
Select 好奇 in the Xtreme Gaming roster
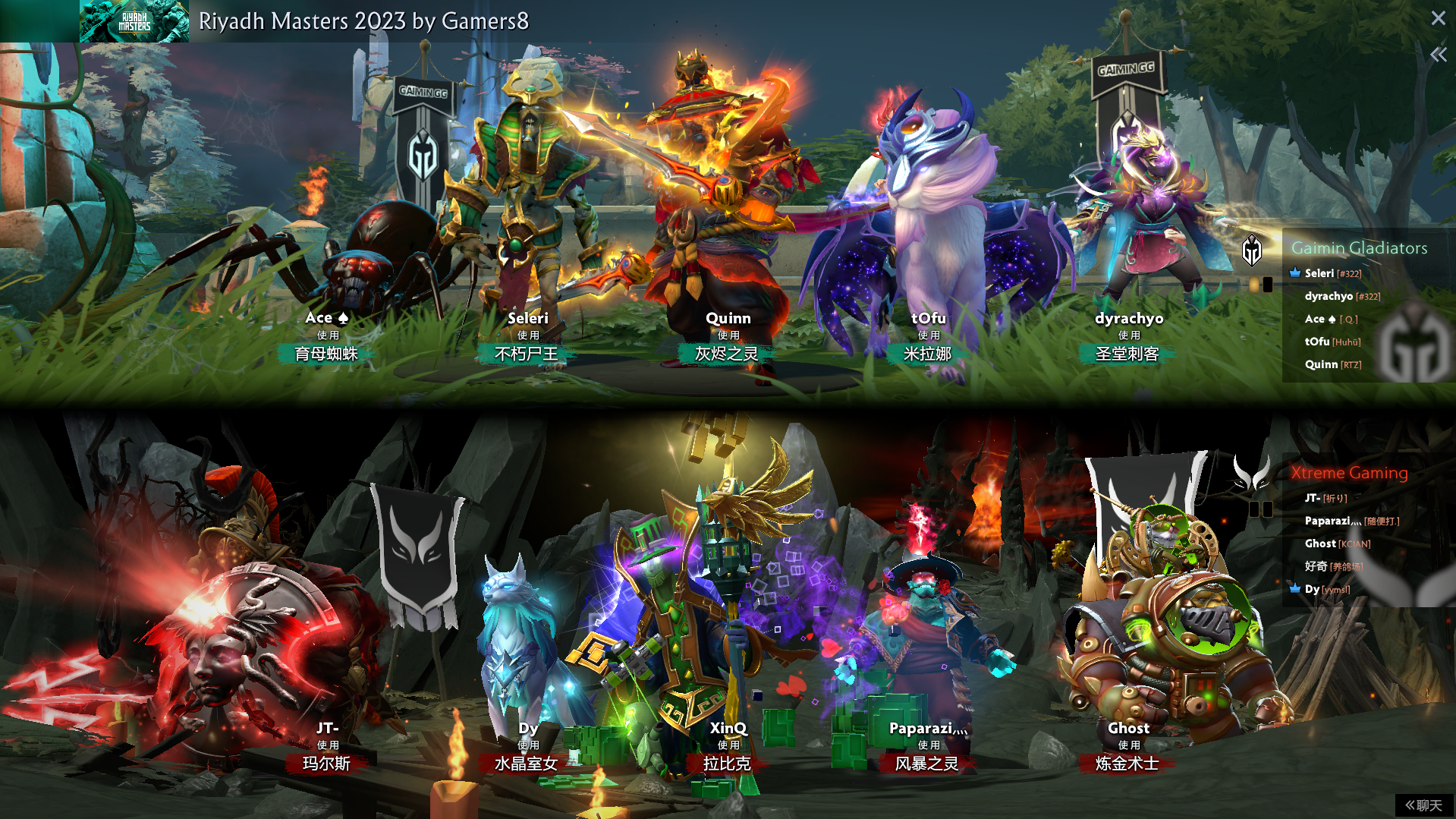click(1316, 566)
